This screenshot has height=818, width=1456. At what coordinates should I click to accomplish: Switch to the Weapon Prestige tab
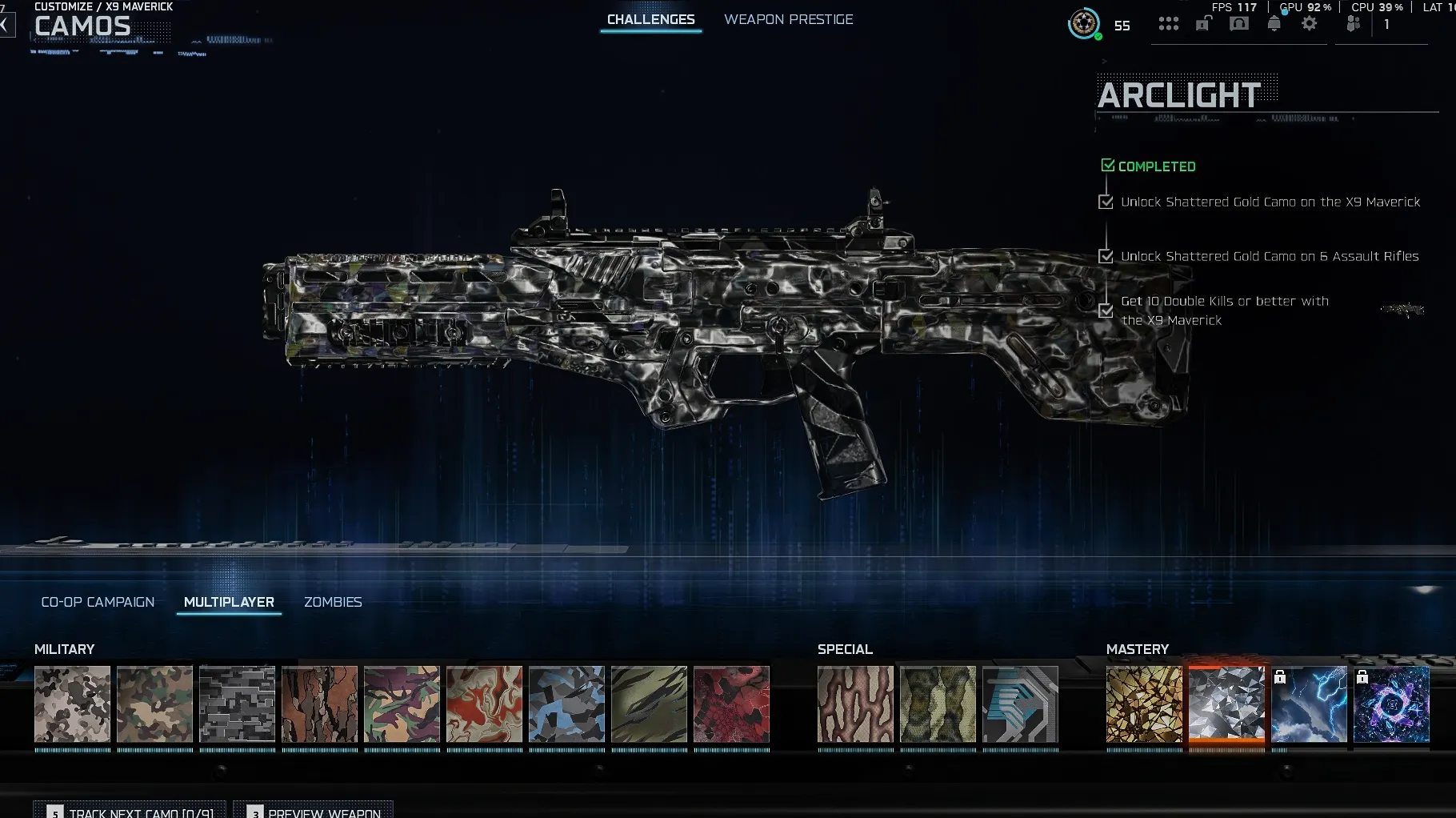point(789,19)
